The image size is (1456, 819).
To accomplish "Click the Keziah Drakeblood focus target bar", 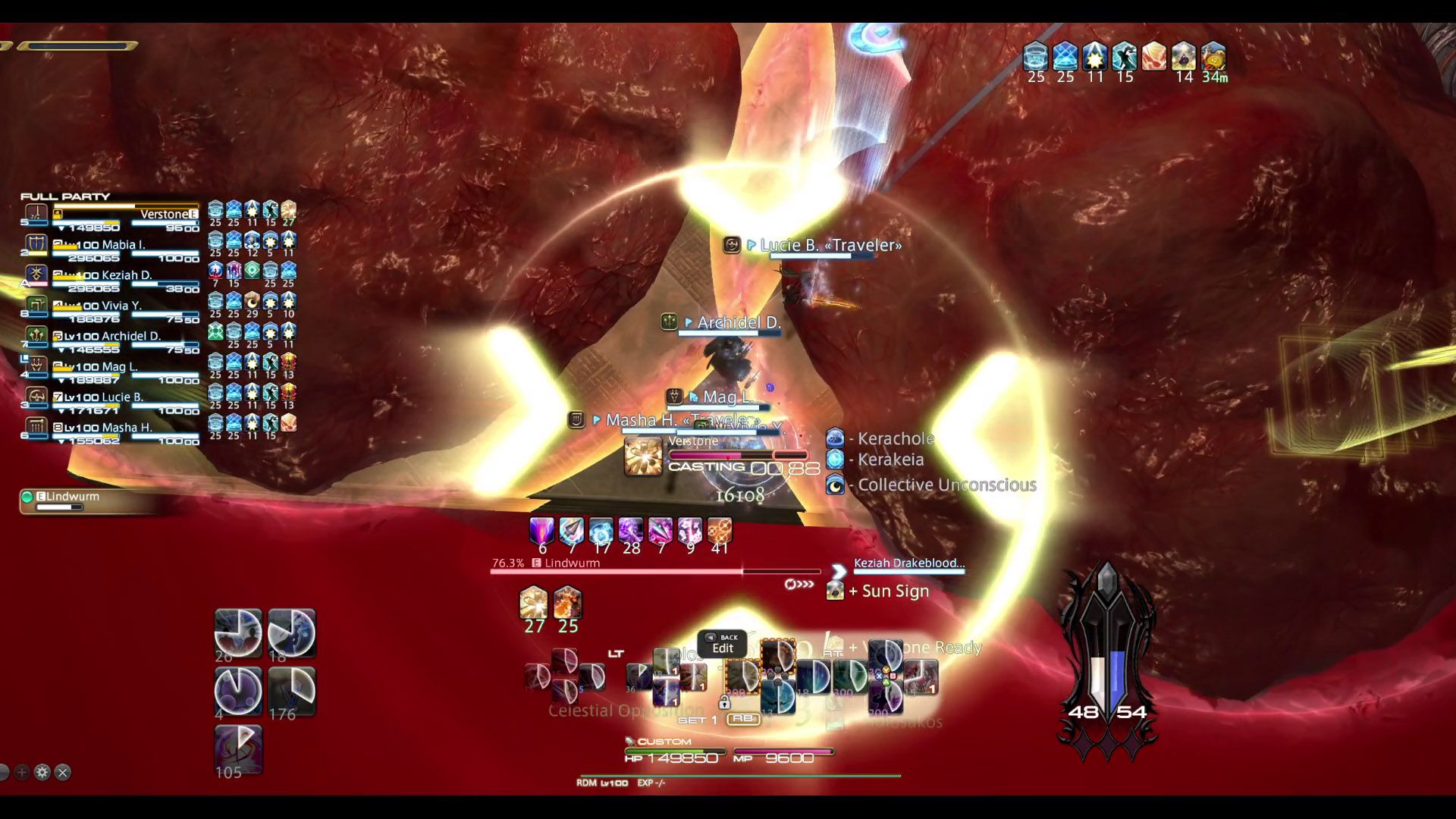I will [x=908, y=564].
